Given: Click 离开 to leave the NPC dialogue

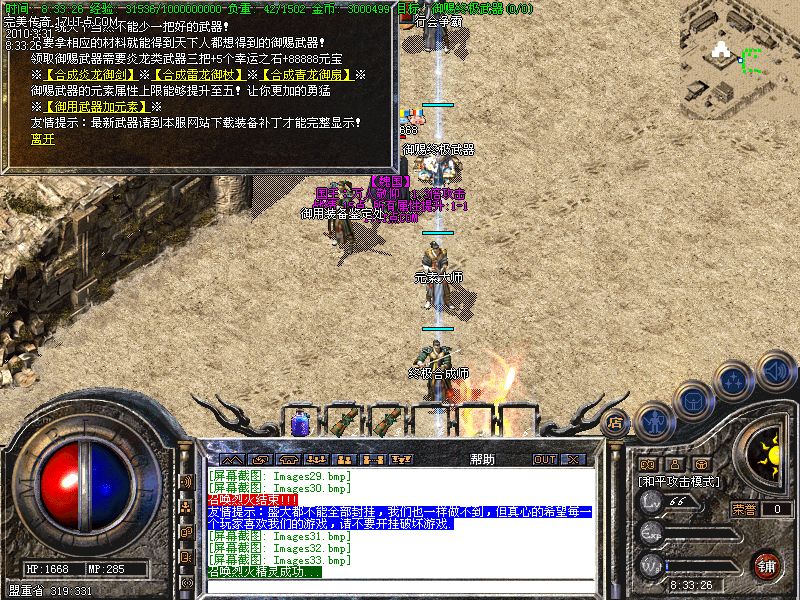Looking at the screenshot, I should pos(42,138).
